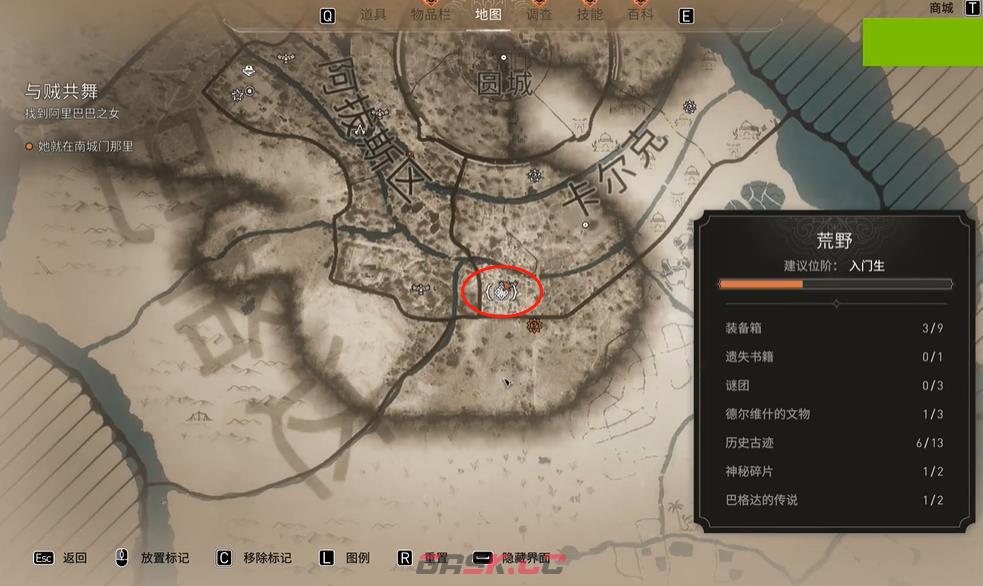Open the 技能 skills tab
The height and width of the screenshot is (586, 983).
tap(590, 15)
